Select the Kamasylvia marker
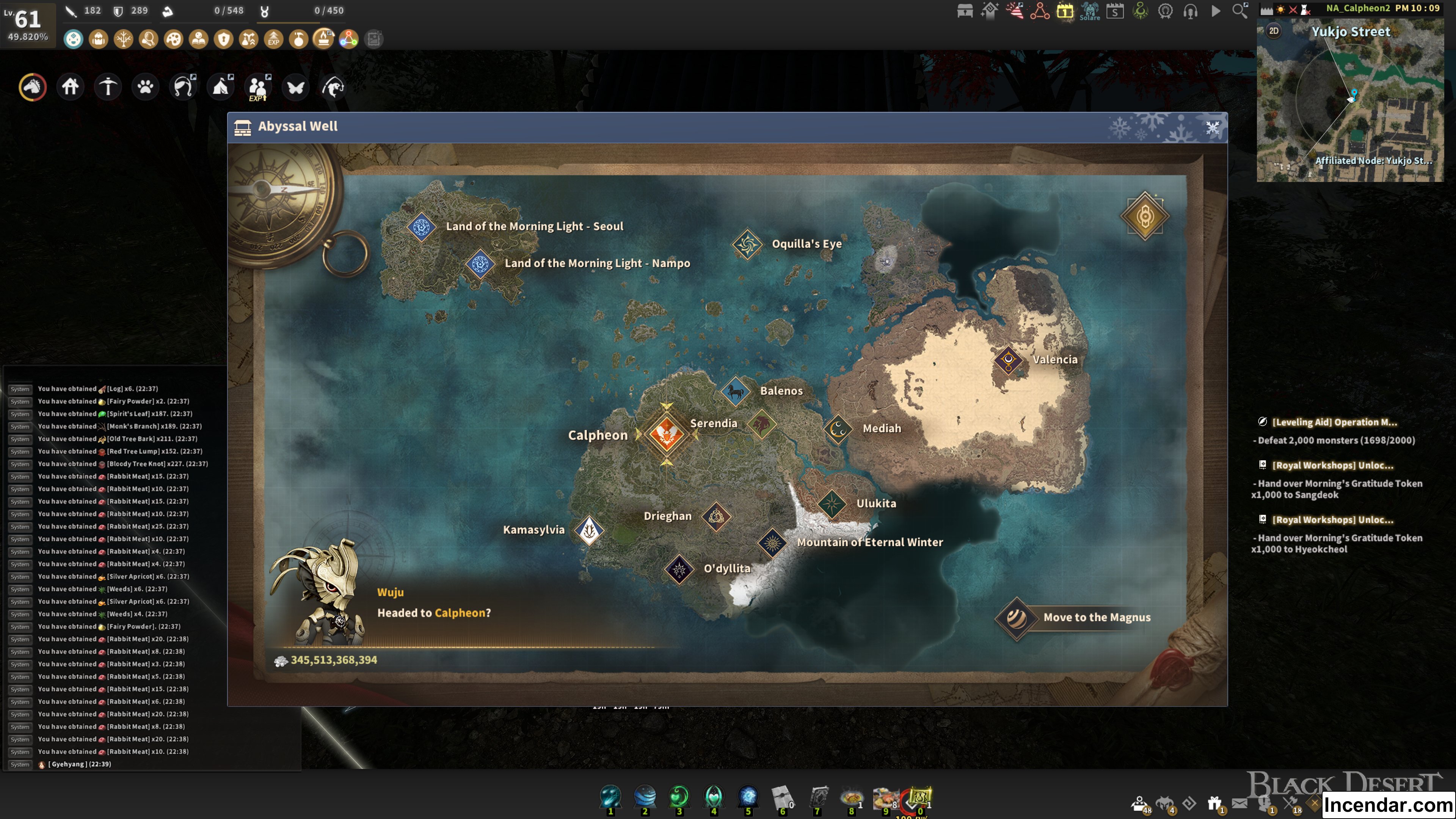 (589, 530)
